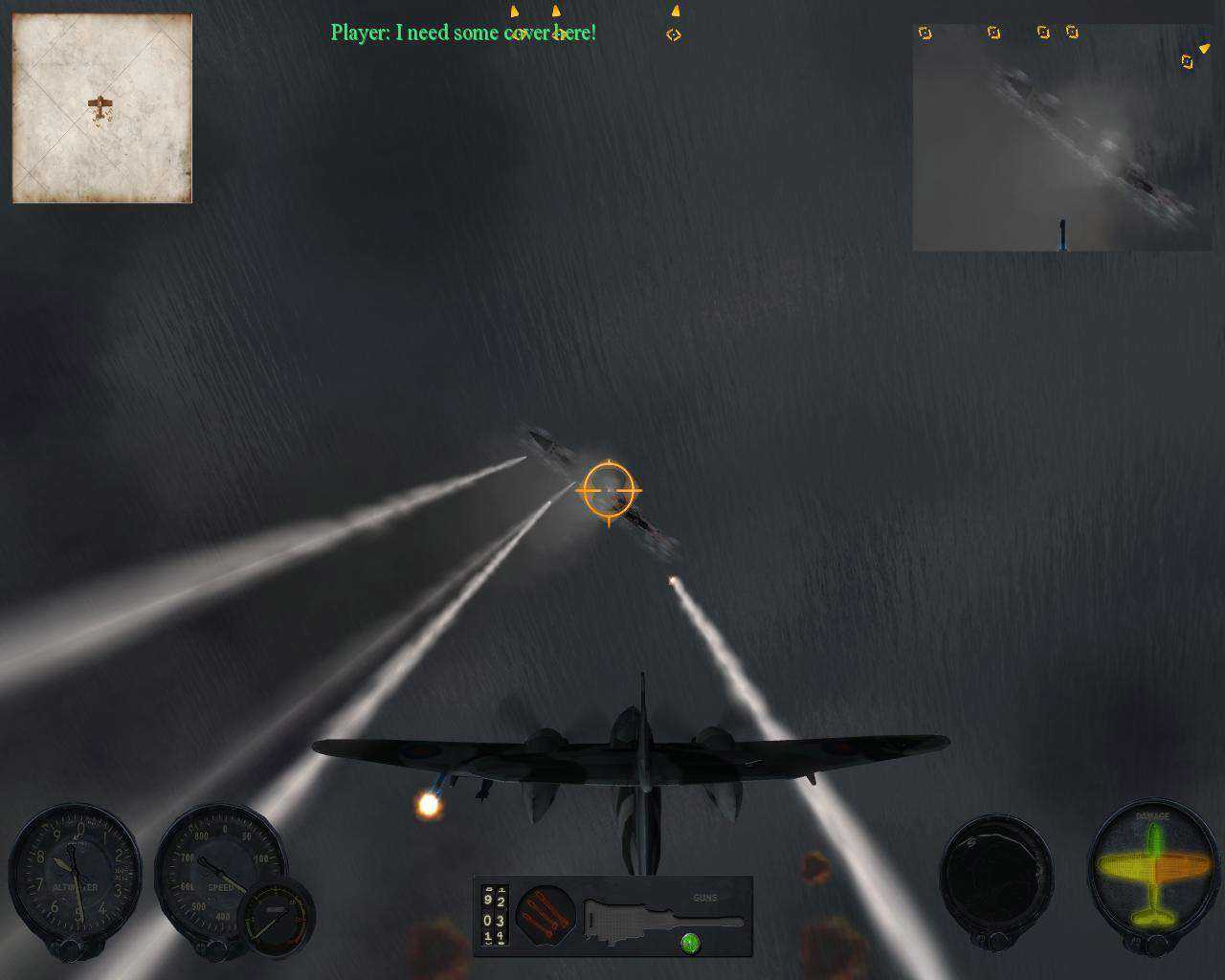Viewport: 1225px width, 980px height.
Task: Click the ammo counter digits
Action: click(x=494, y=916)
